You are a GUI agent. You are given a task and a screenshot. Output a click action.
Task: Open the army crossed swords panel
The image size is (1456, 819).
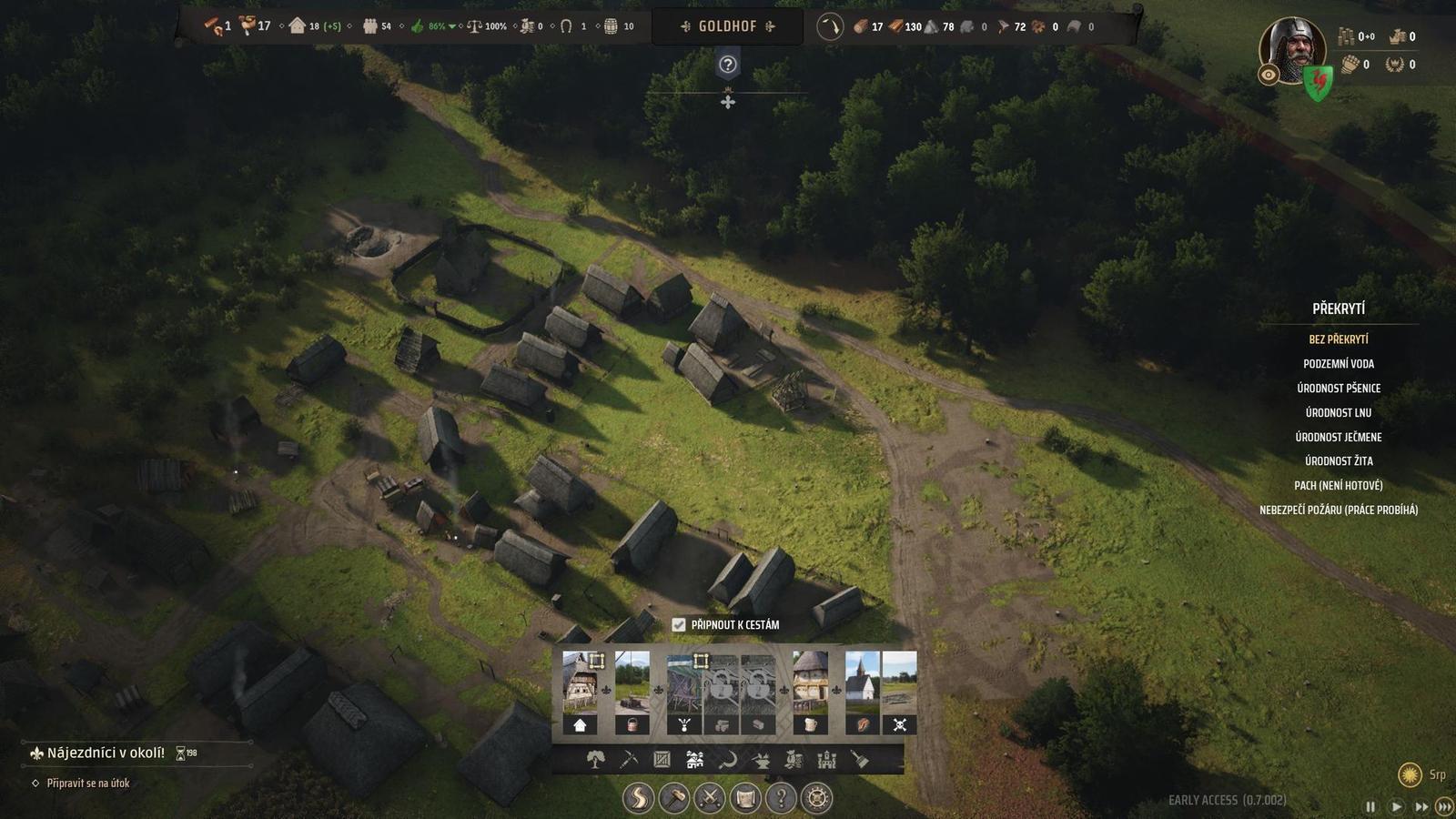click(709, 798)
